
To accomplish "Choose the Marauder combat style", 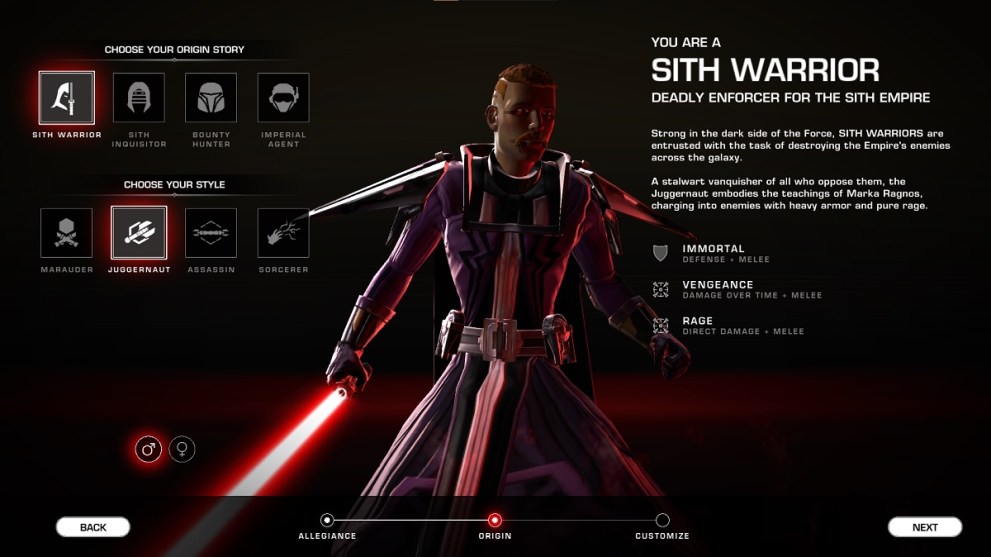I will click(x=67, y=233).
